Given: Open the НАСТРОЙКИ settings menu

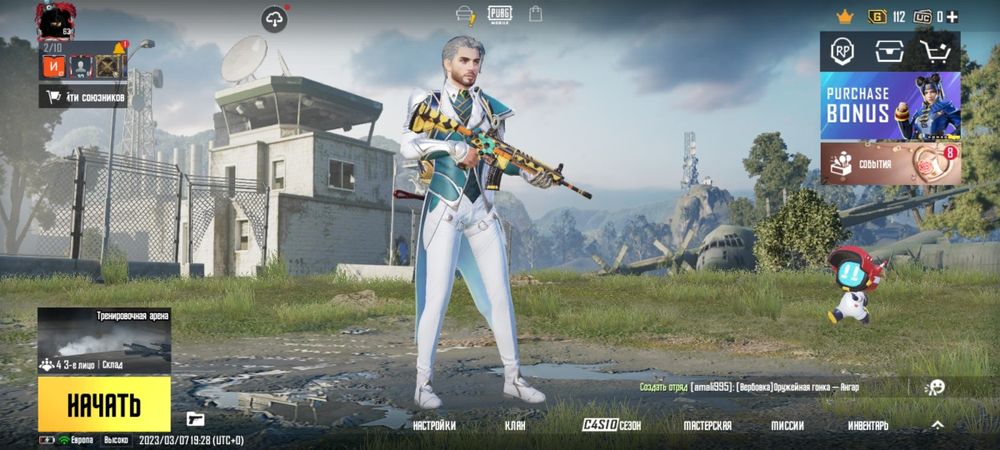Looking at the screenshot, I should [x=434, y=425].
